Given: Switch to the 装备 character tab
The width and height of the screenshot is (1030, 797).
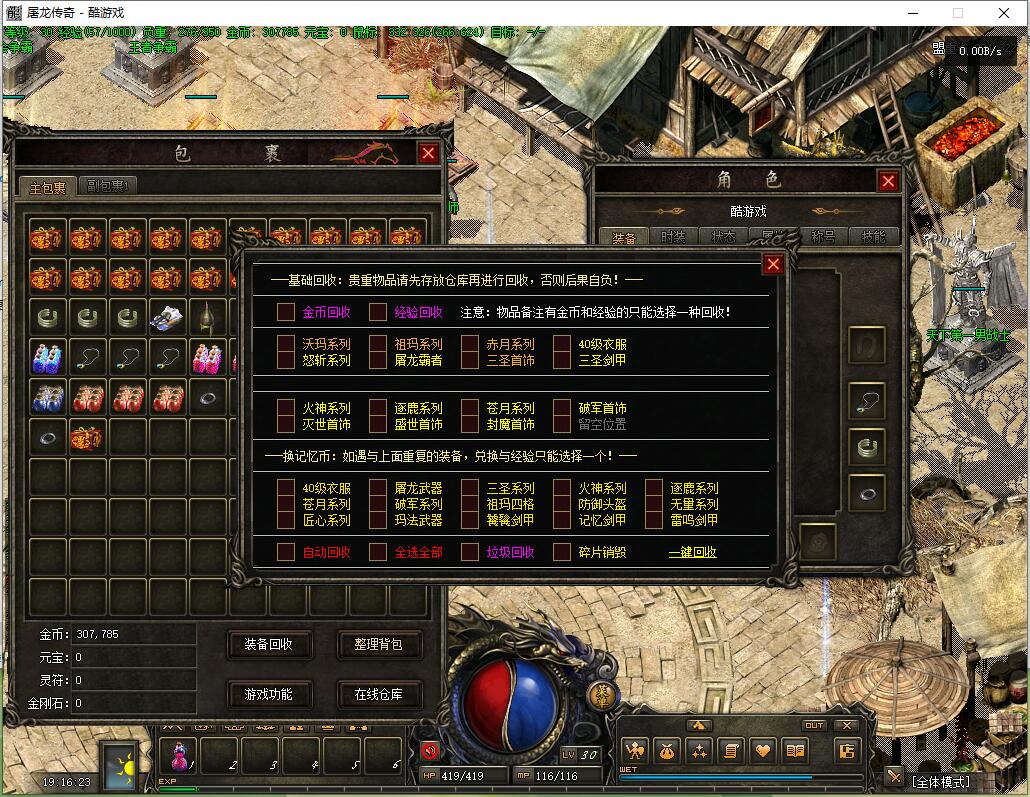Looking at the screenshot, I should click(x=624, y=237).
